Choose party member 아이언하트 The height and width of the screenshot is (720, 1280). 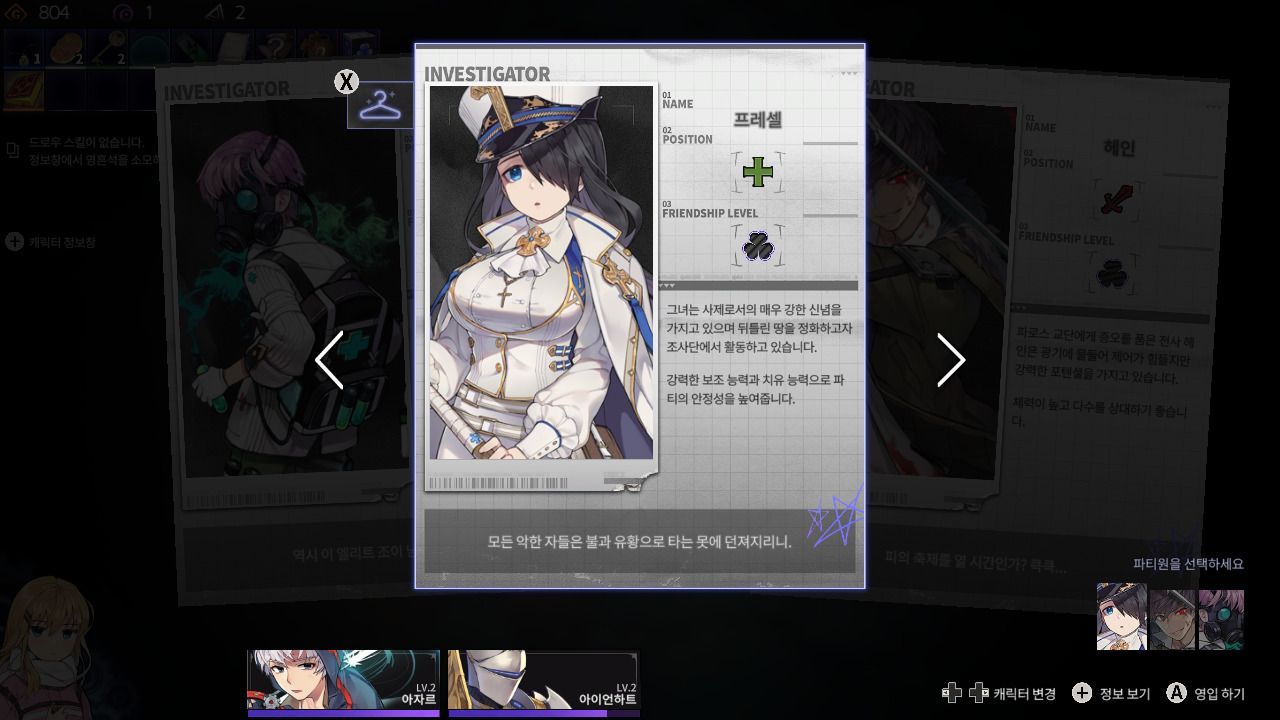tap(543, 681)
